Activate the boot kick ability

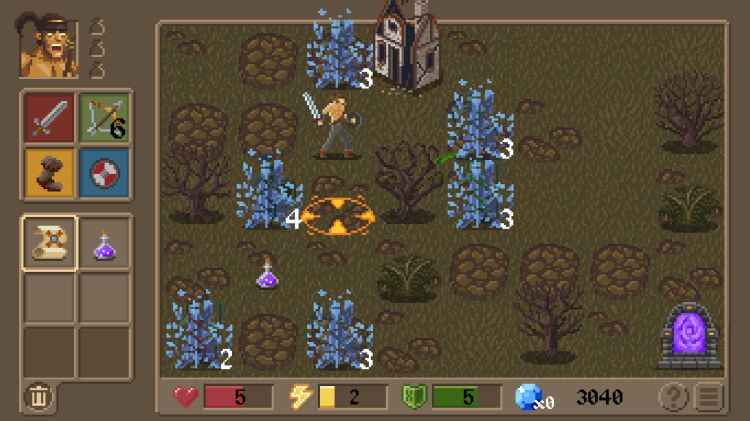point(49,171)
